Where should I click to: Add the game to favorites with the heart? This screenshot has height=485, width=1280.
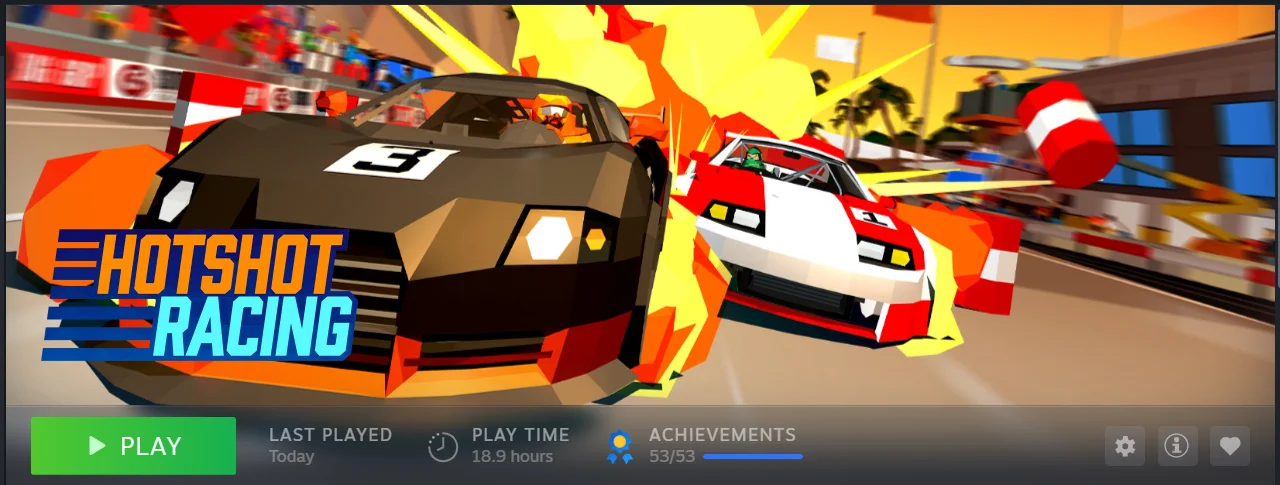(1230, 446)
